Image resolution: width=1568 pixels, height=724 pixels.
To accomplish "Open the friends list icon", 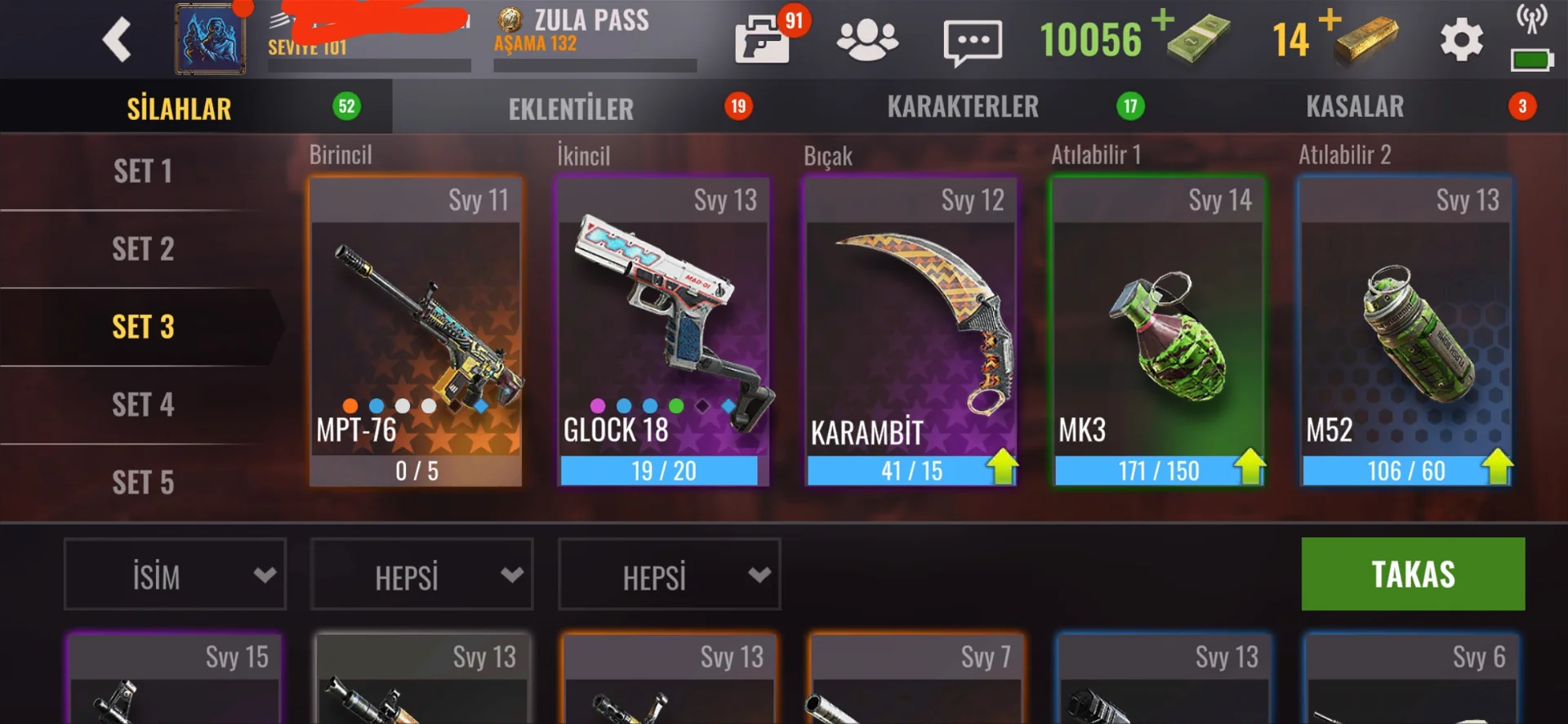I will [867, 40].
